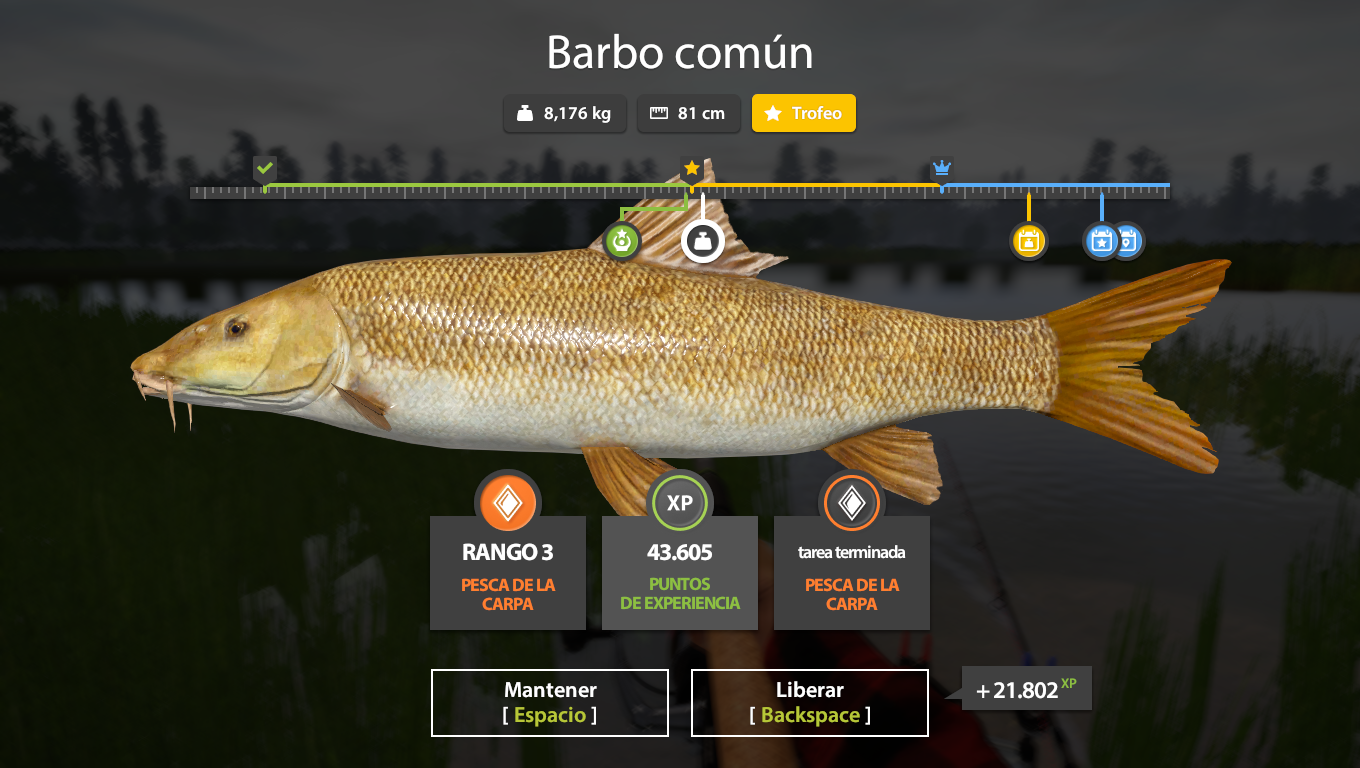Viewport: 1360px width, 768px height.
Task: Click the green fish marker on scale
Action: pos(622,241)
